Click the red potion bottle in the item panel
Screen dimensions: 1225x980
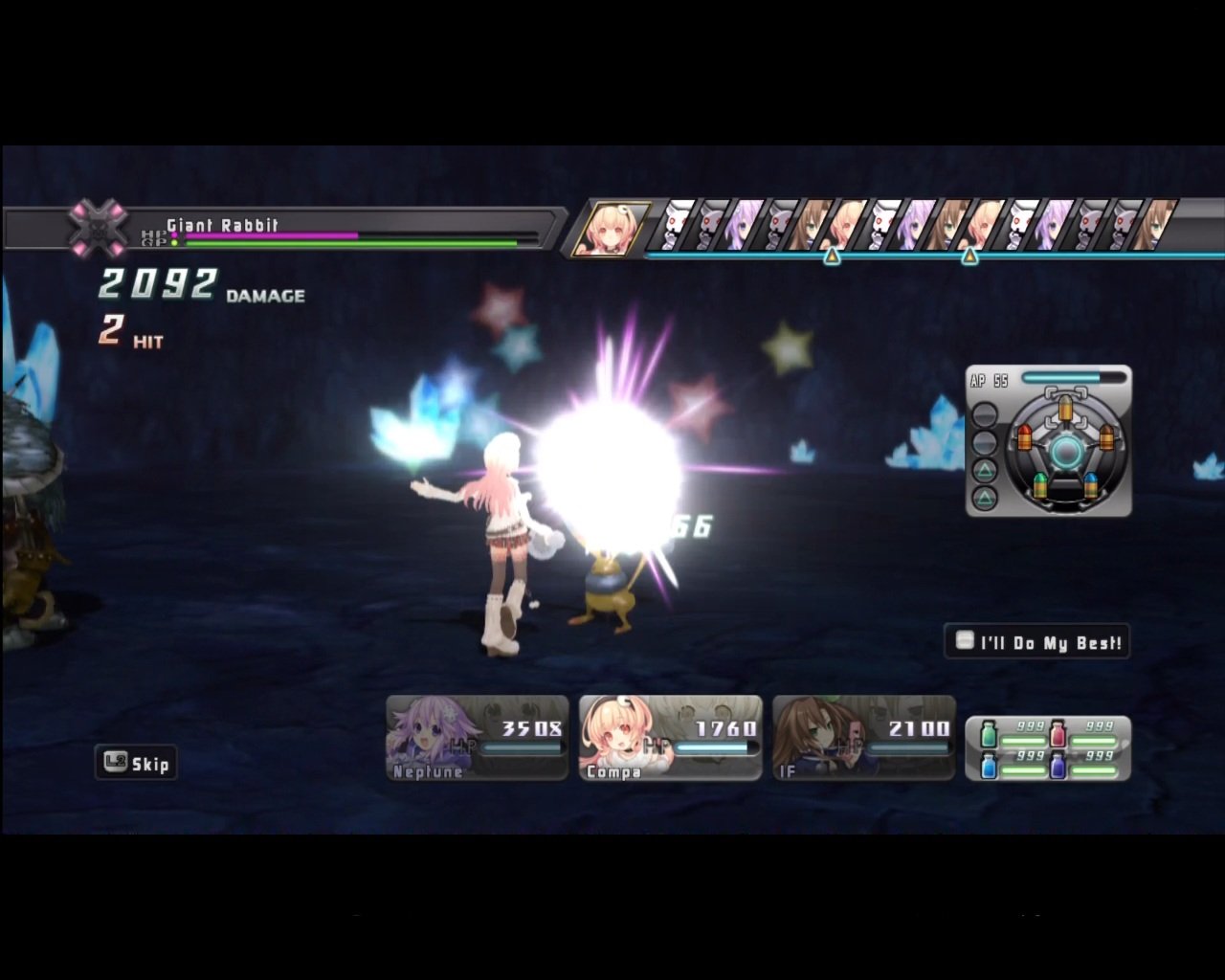1058,733
